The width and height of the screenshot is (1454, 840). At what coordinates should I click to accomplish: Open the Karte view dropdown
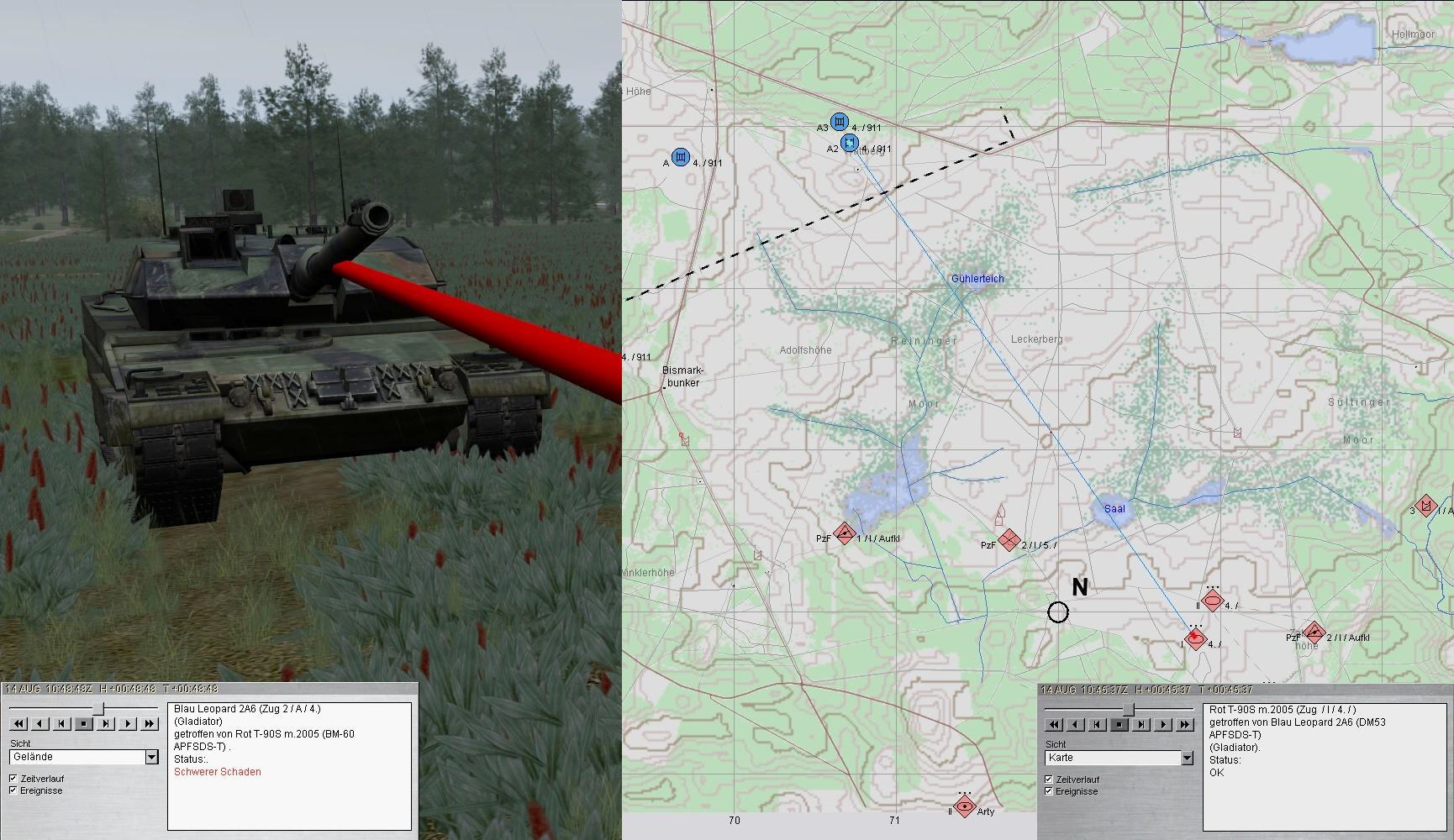coord(1187,758)
